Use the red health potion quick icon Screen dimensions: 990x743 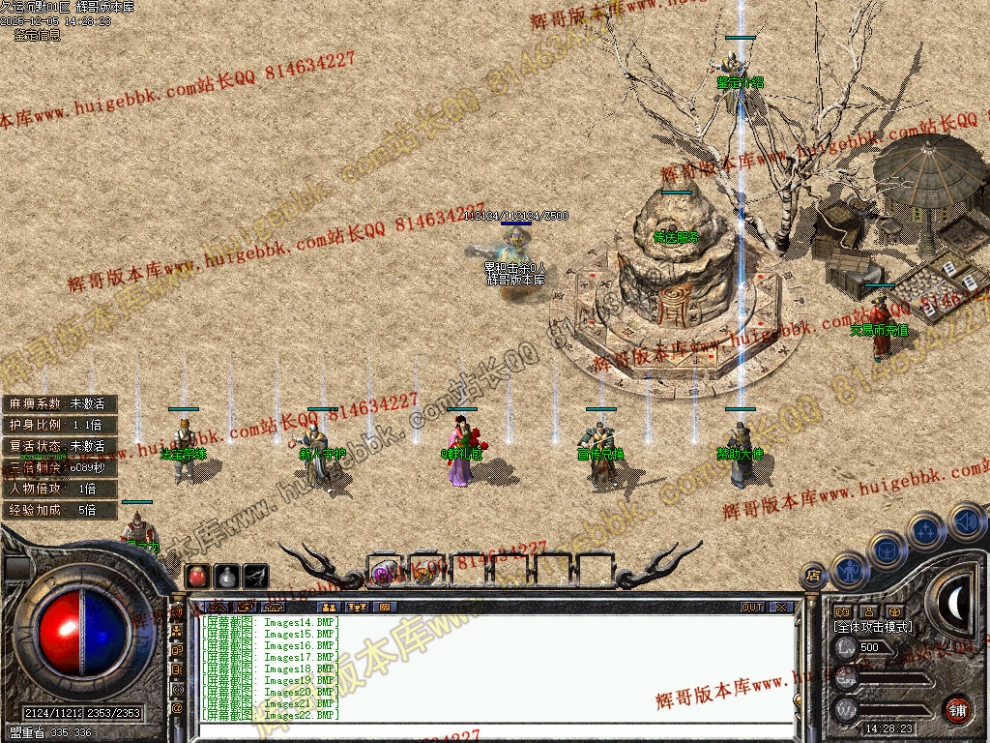(x=198, y=576)
